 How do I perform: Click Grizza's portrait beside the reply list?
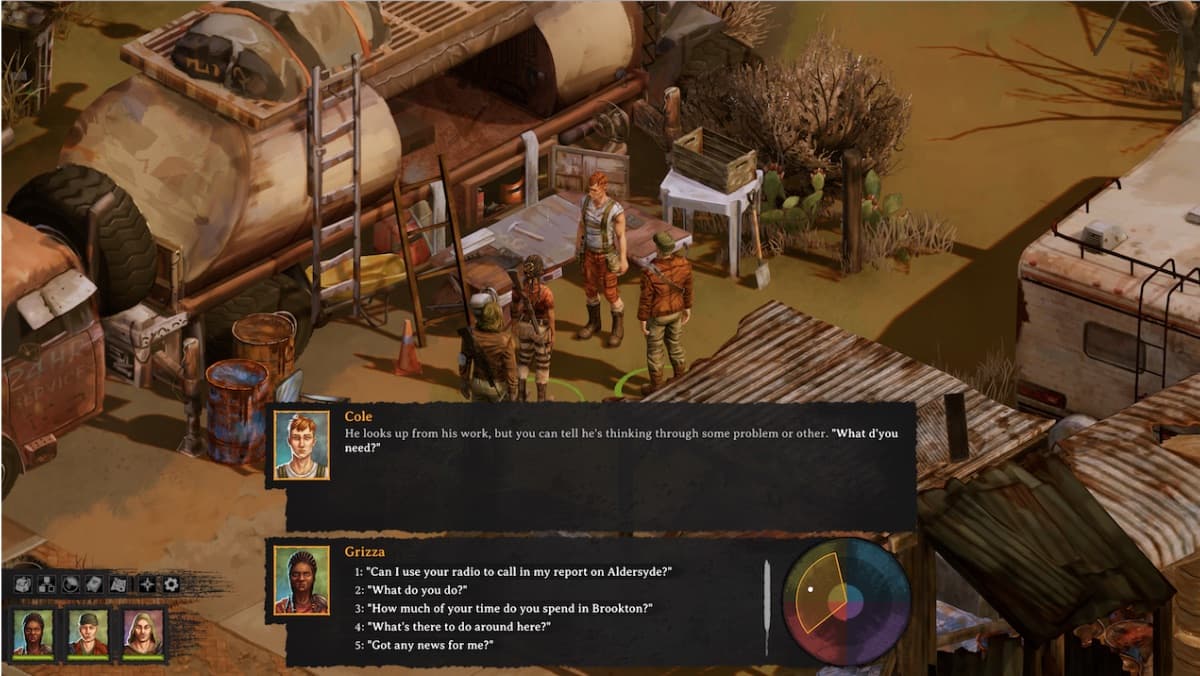click(301, 580)
